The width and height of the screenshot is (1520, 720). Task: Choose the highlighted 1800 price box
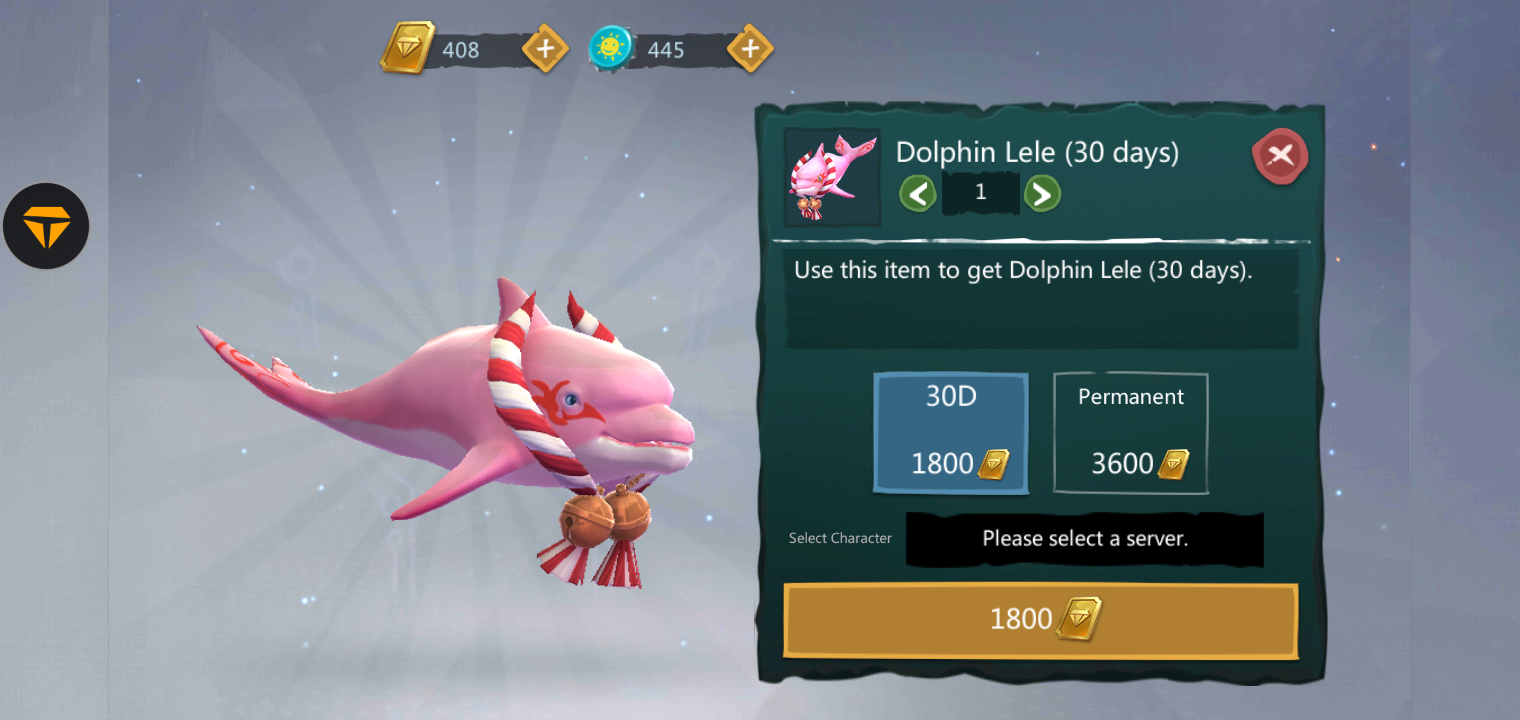pyautogui.click(x=950, y=432)
